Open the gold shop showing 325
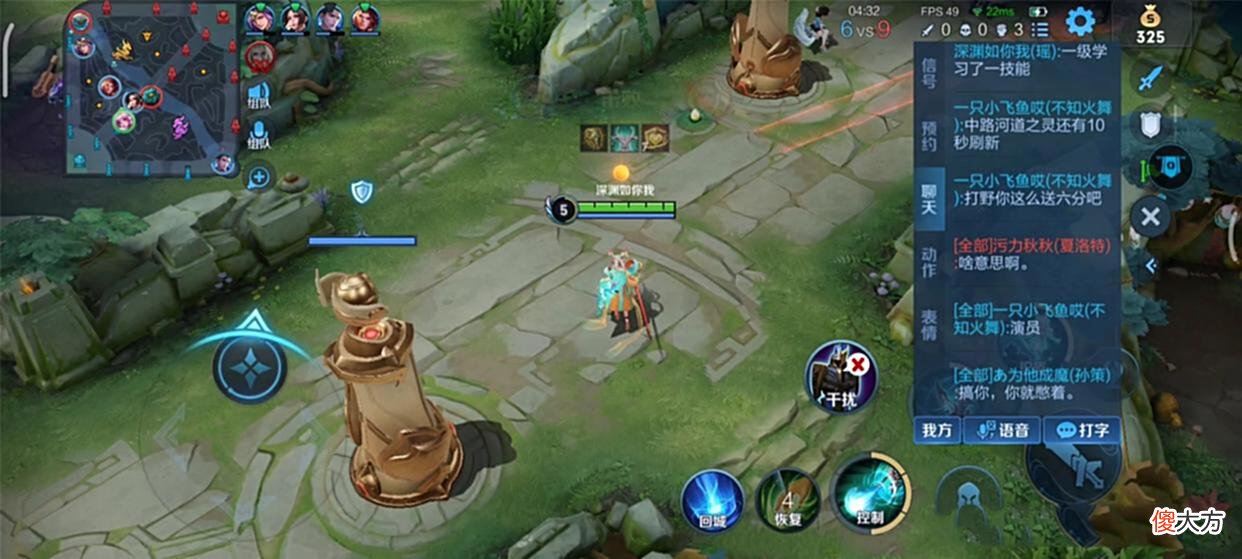Image resolution: width=1242 pixels, height=559 pixels. 1150,24
